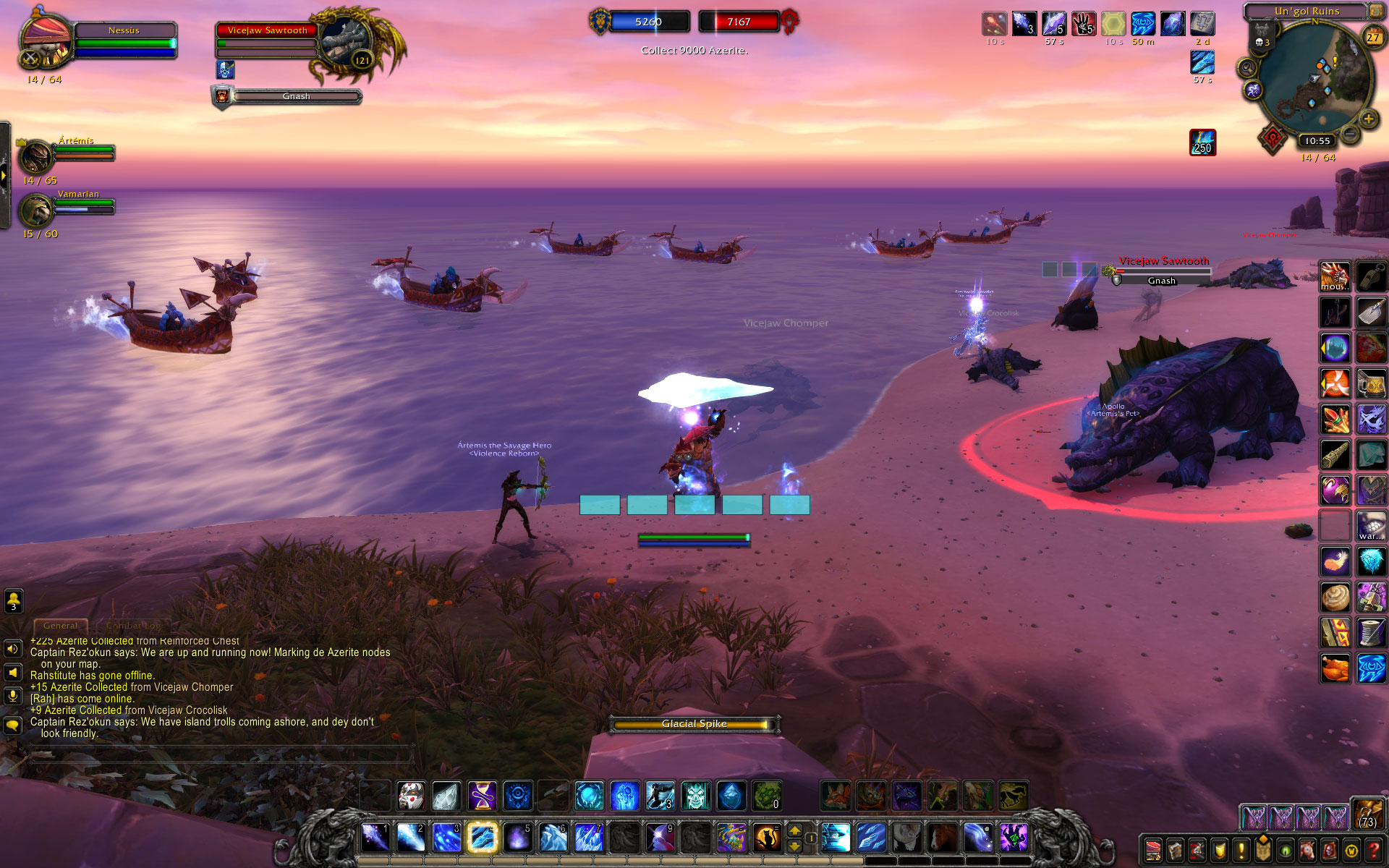Select the Vamarian party member frame
The width and height of the screenshot is (1389, 868).
(65, 208)
